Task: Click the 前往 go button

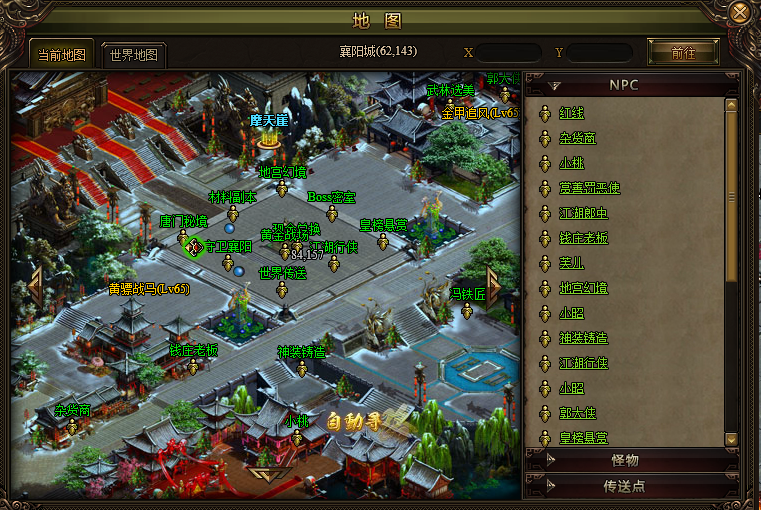Action: point(684,52)
